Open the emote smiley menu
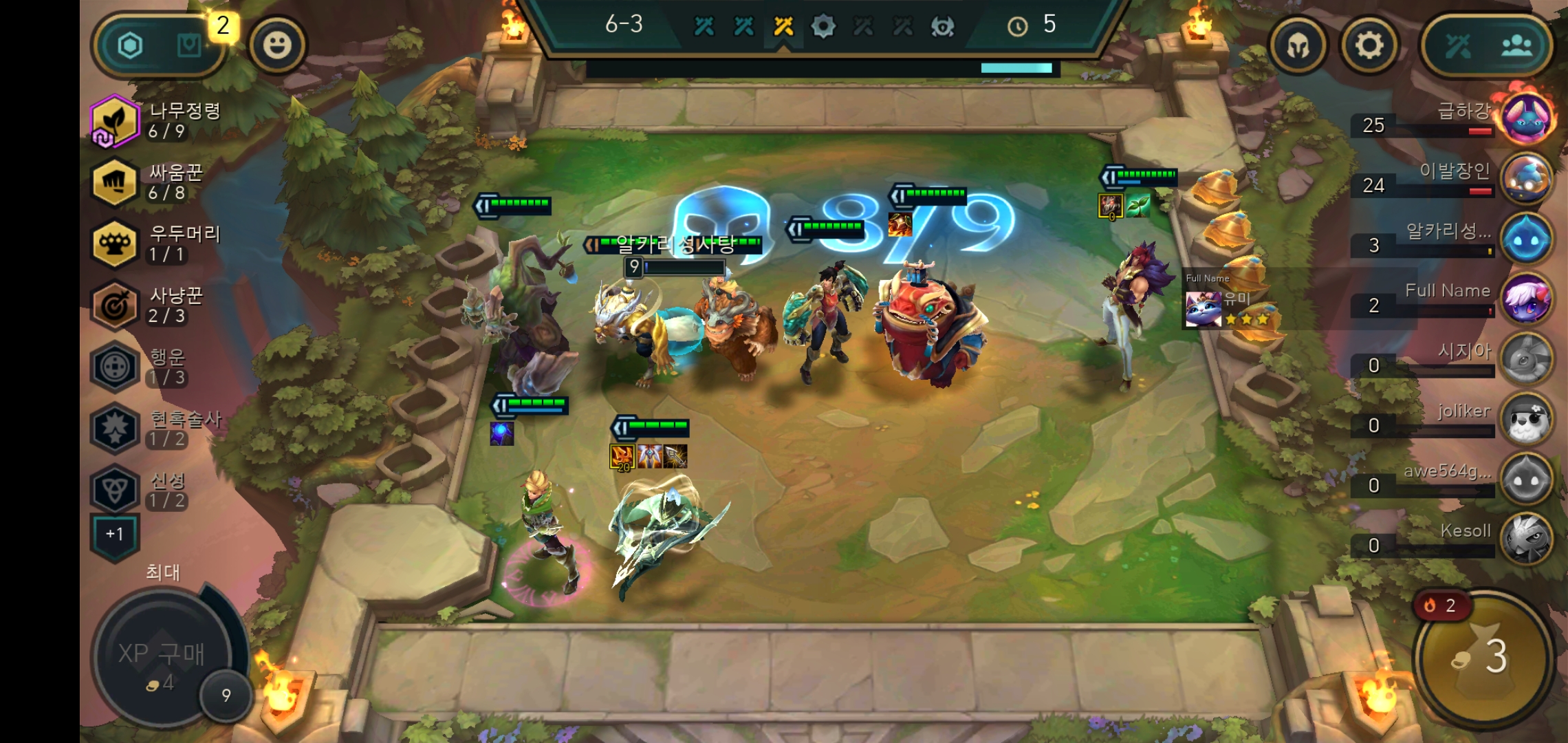Image resolution: width=1568 pixels, height=743 pixels. coord(279,45)
